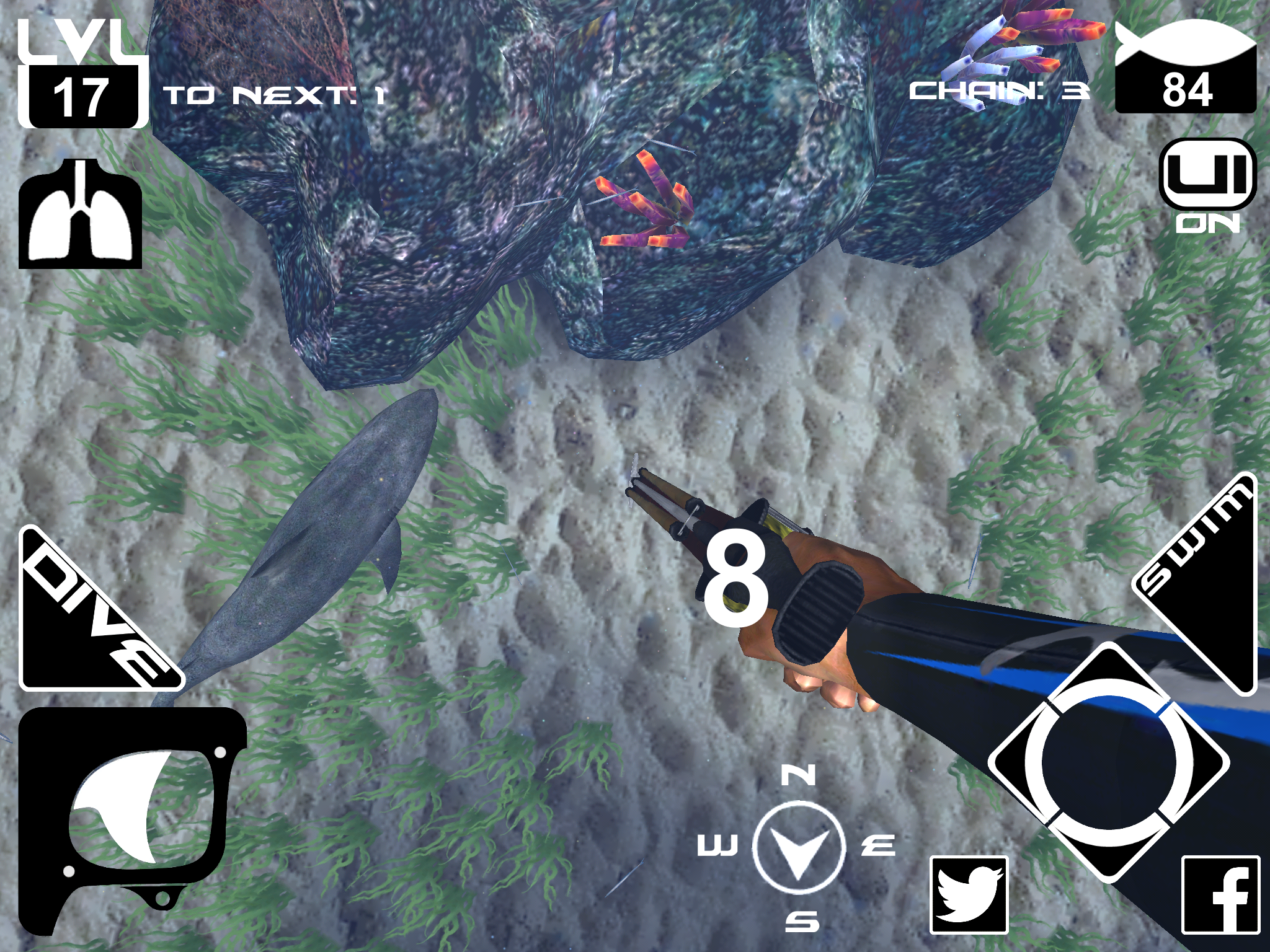Share via the Twitter bird icon

(x=969, y=894)
